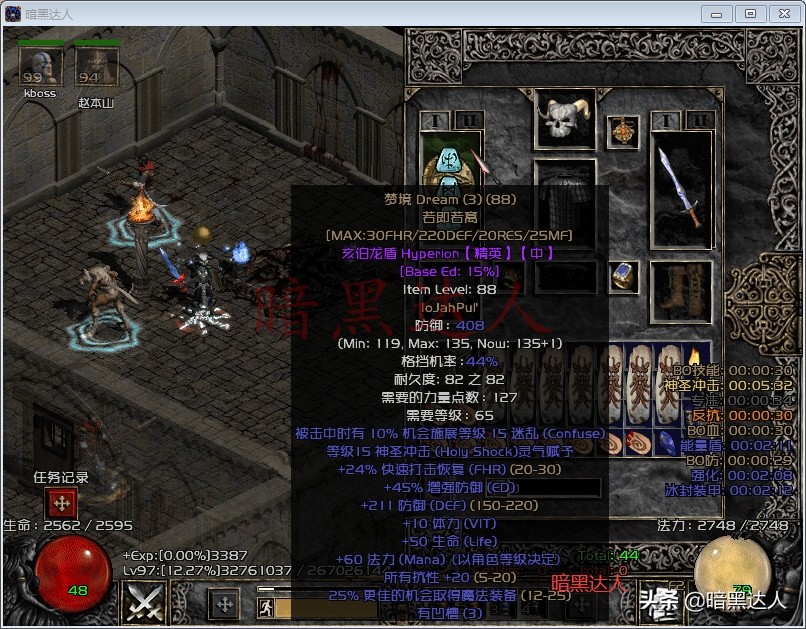Select 赵本山 party portrait
This screenshot has width=806, height=629.
96,67
